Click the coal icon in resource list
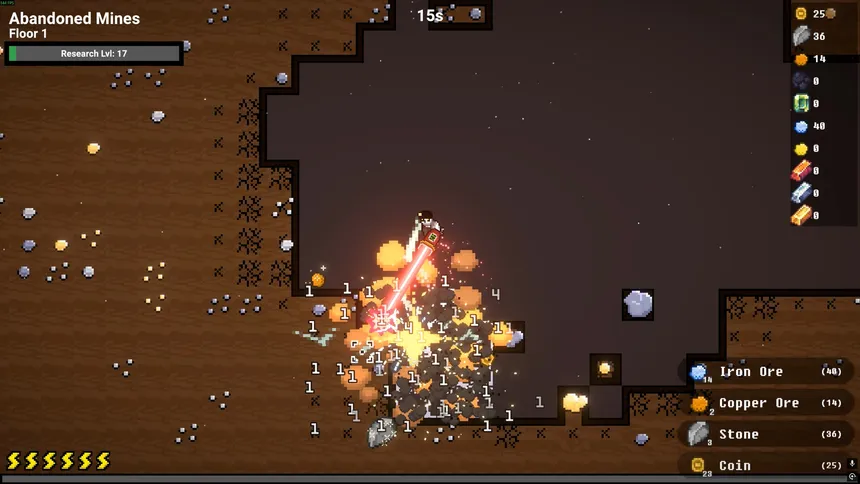Screen dimensions: 860x484 click(801, 81)
